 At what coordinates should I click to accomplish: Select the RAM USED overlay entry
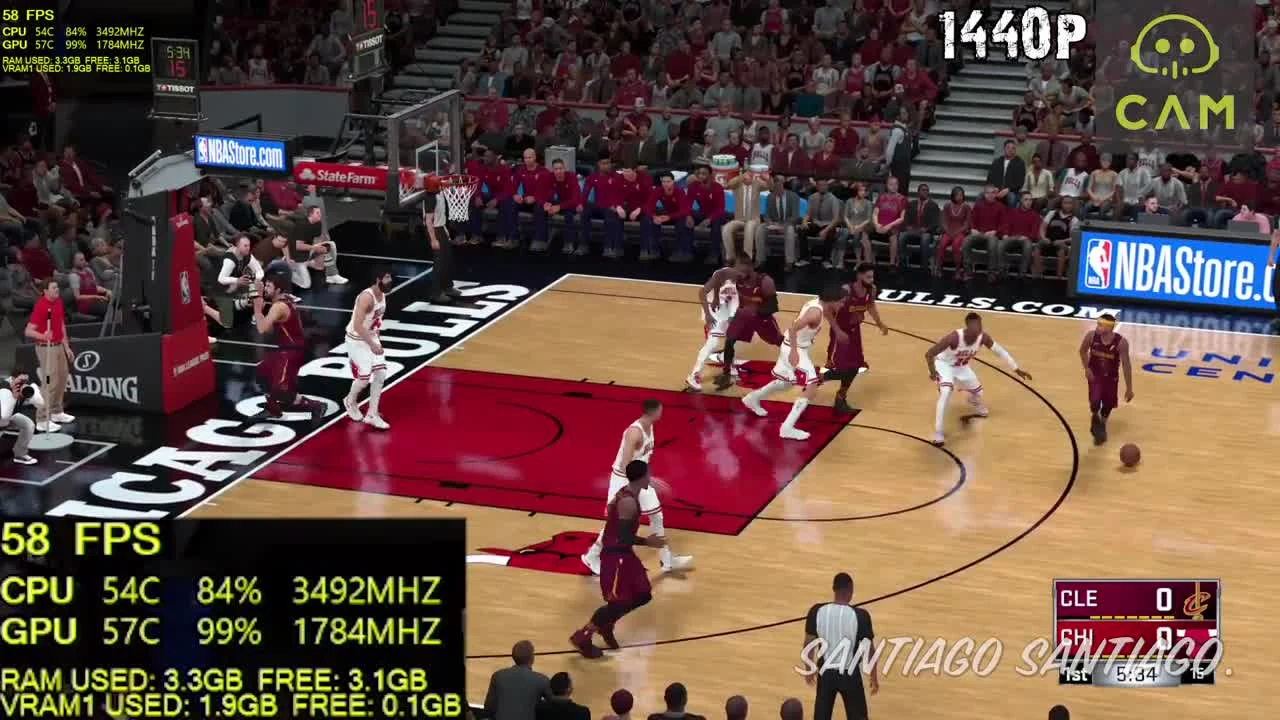click(215, 677)
